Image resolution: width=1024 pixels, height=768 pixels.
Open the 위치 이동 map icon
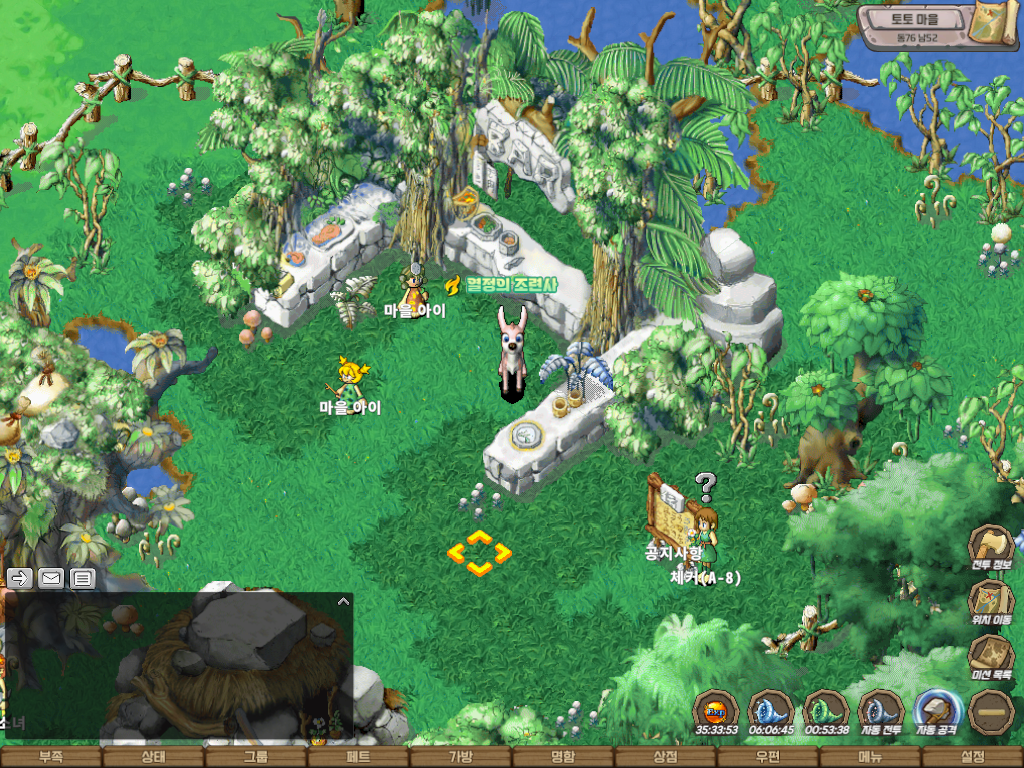coord(991,602)
